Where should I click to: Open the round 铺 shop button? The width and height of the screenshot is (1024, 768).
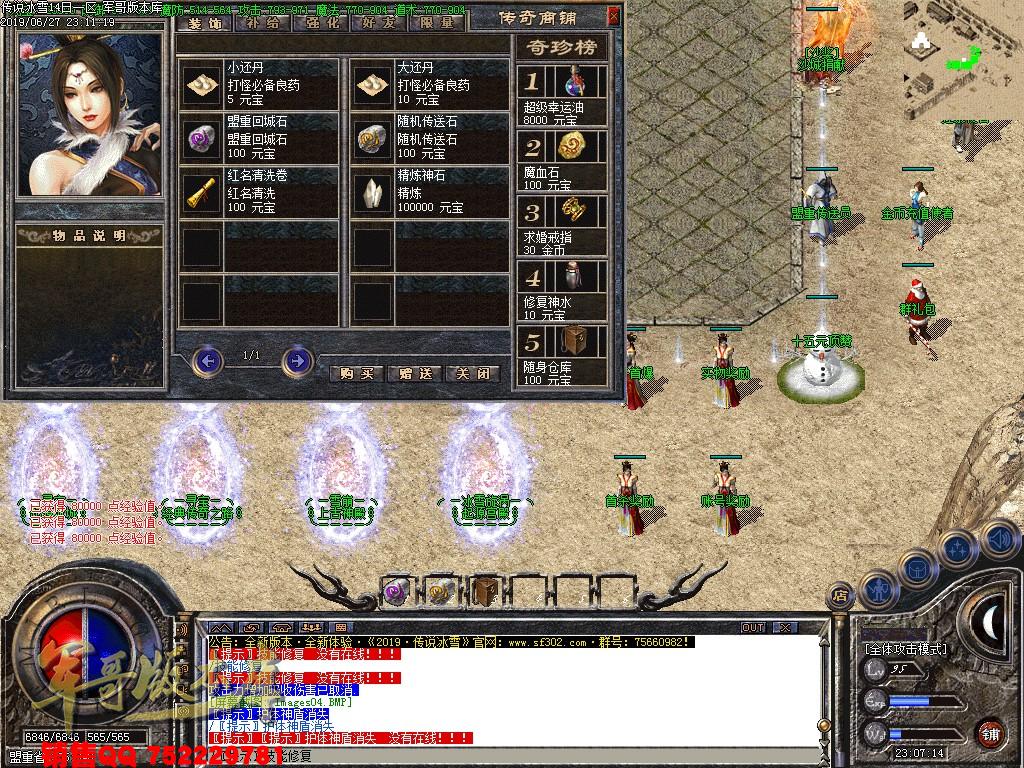(x=991, y=732)
